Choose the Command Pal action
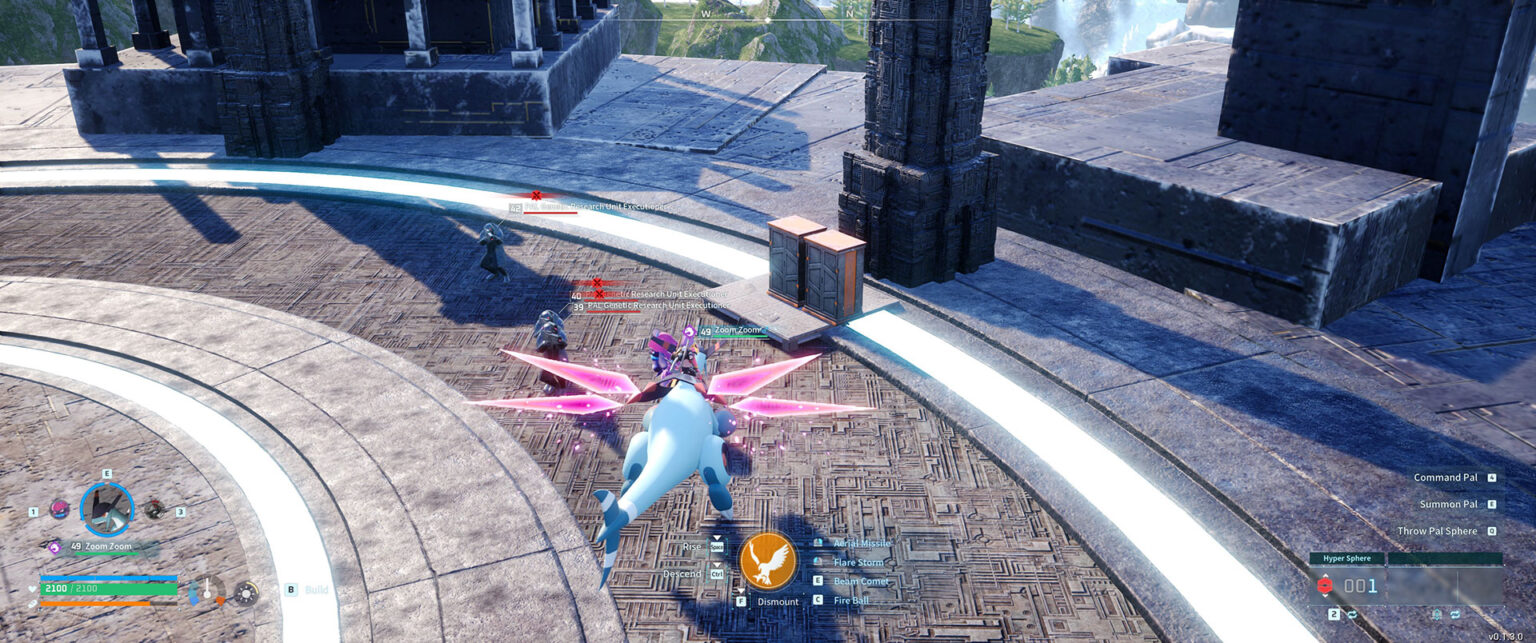Image resolution: width=1536 pixels, height=643 pixels. click(x=1445, y=478)
